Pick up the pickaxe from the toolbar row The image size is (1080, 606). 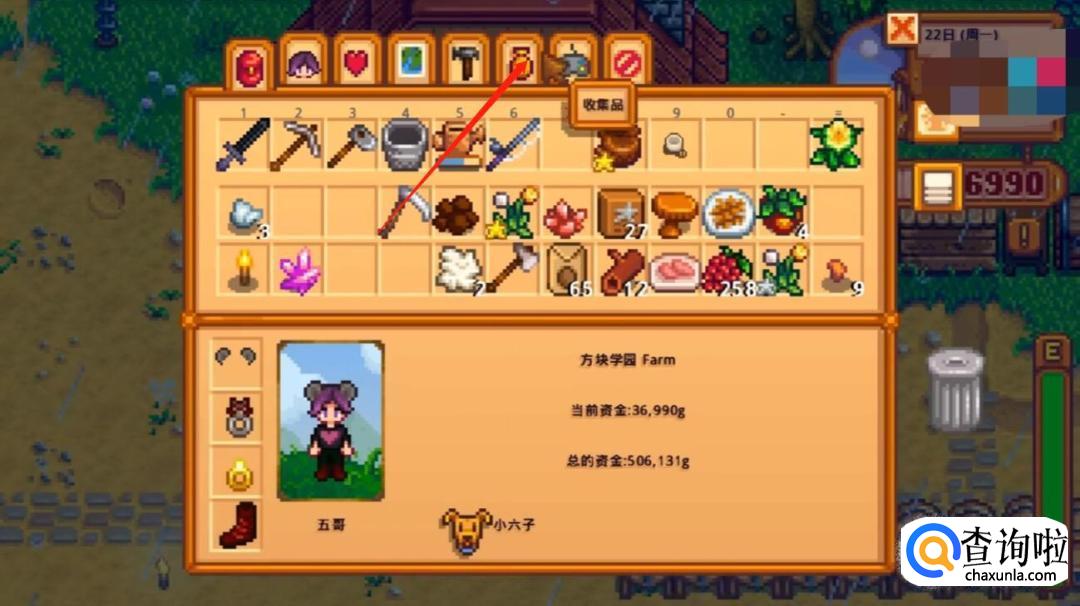point(297,146)
